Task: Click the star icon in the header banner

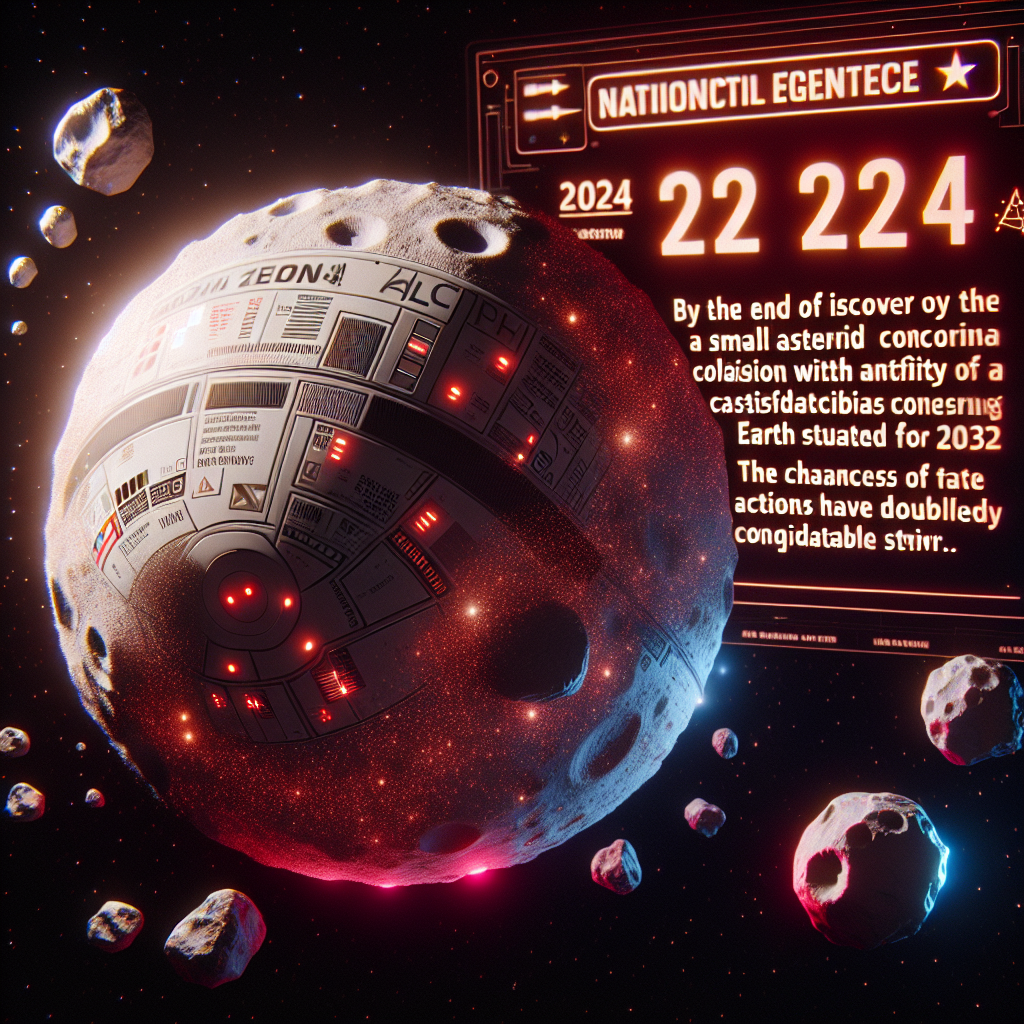Action: [x=956, y=74]
